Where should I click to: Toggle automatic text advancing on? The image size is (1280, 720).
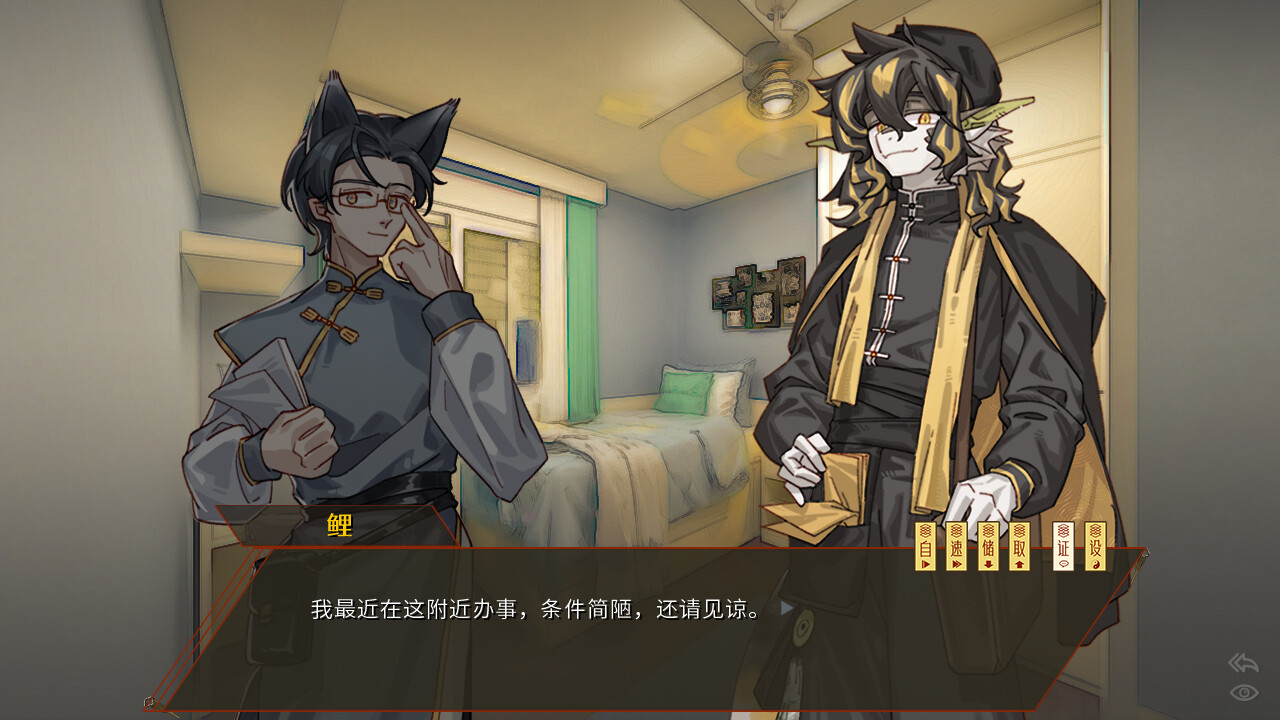coord(925,545)
